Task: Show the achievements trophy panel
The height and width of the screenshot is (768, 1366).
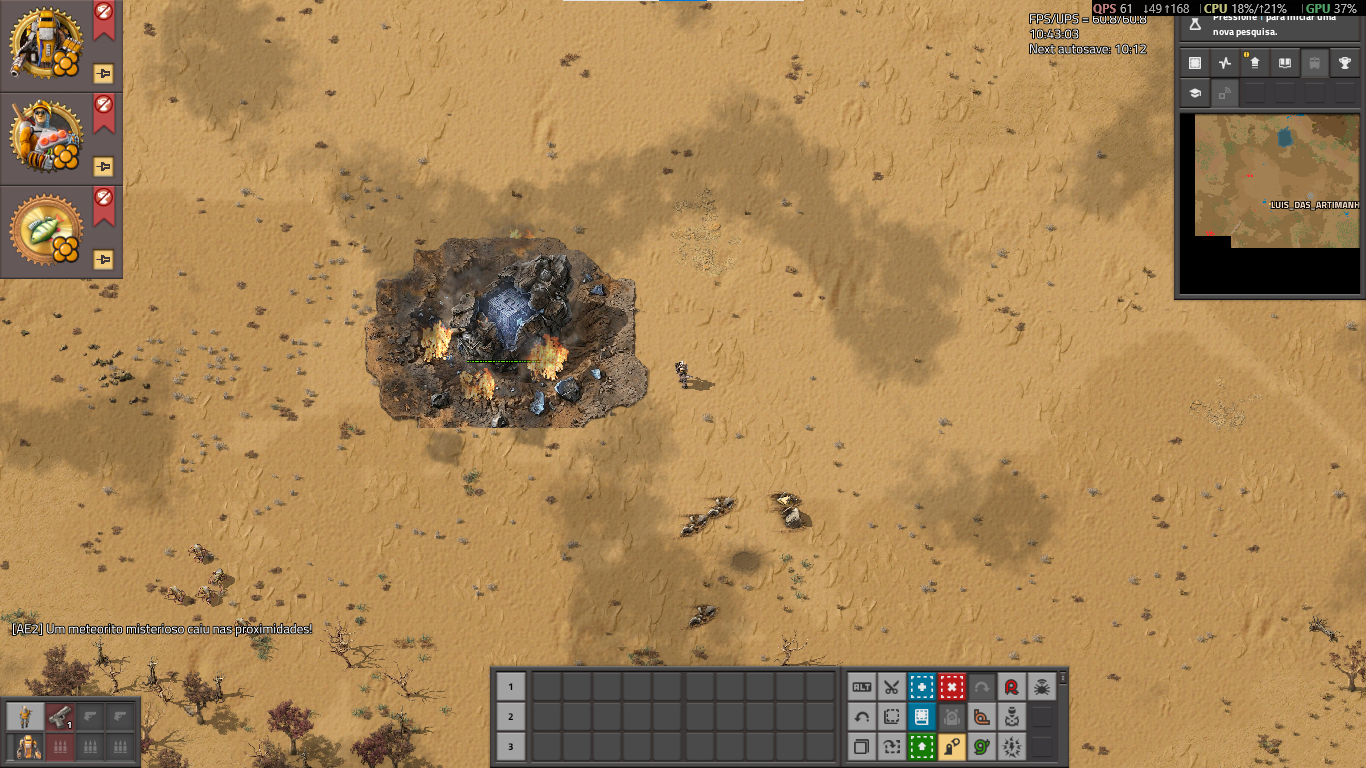Action: click(x=1345, y=63)
